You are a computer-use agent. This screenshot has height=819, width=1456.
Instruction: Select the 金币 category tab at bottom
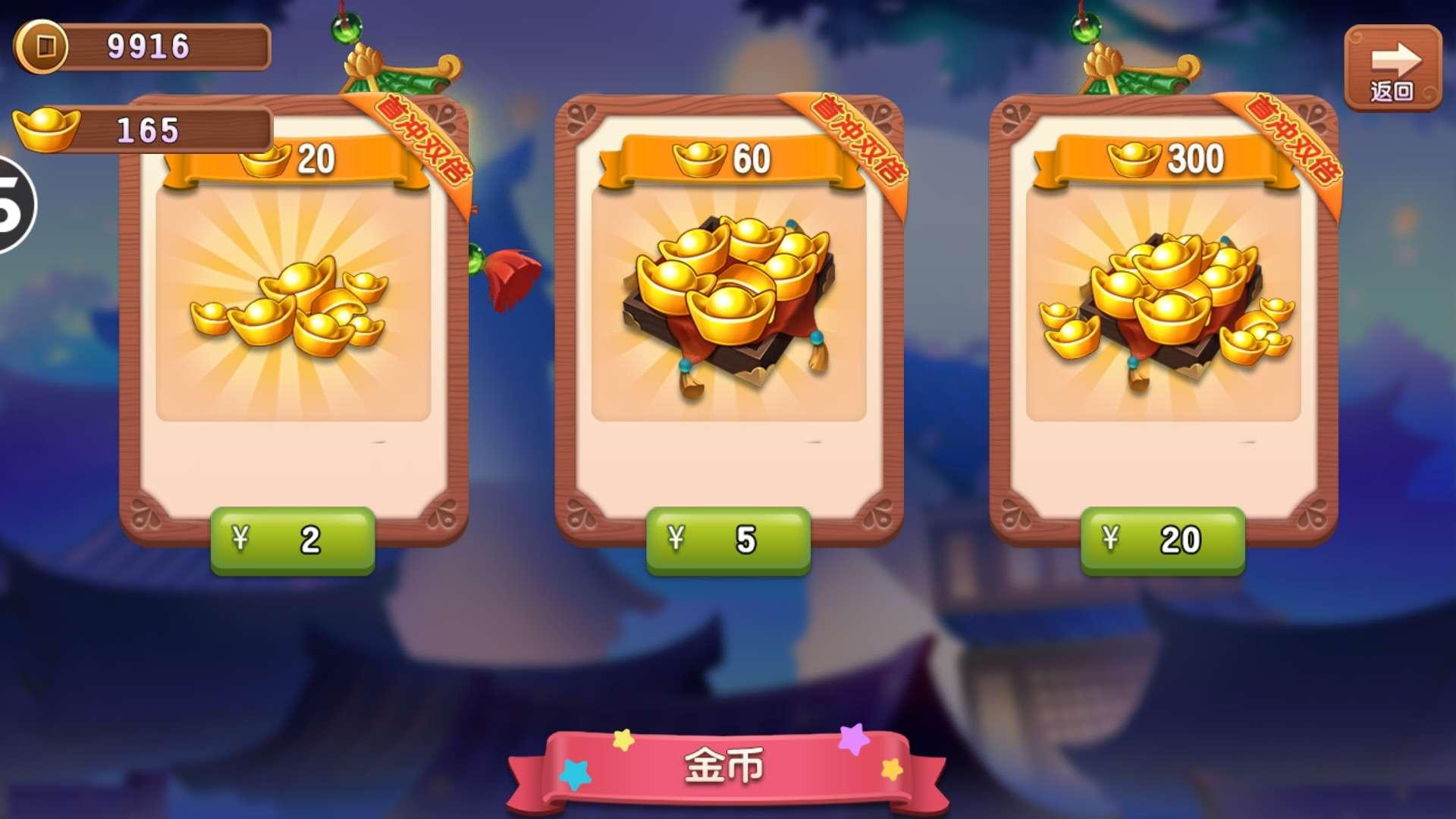point(726,767)
